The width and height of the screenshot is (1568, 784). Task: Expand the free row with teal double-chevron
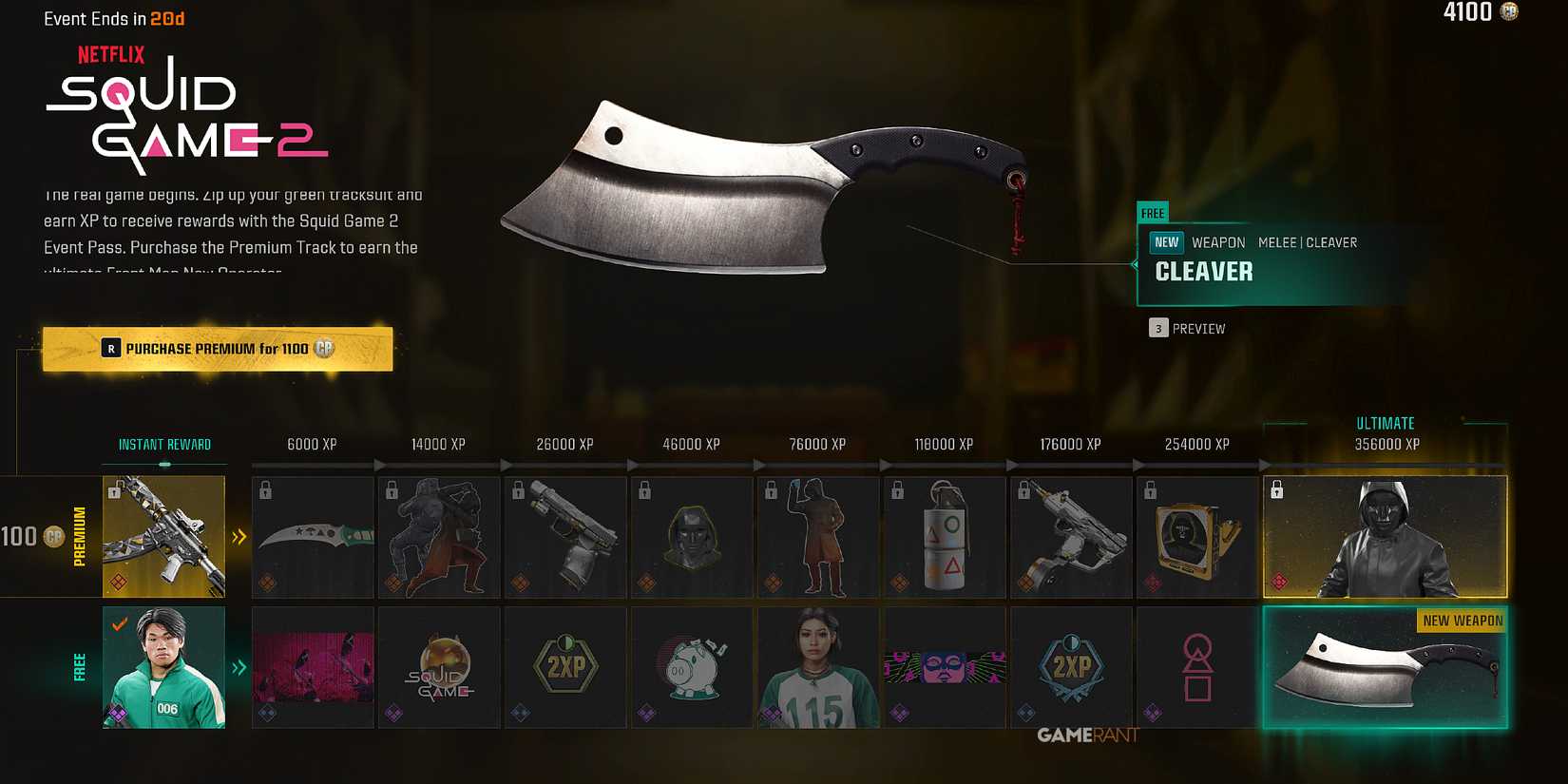tap(239, 667)
